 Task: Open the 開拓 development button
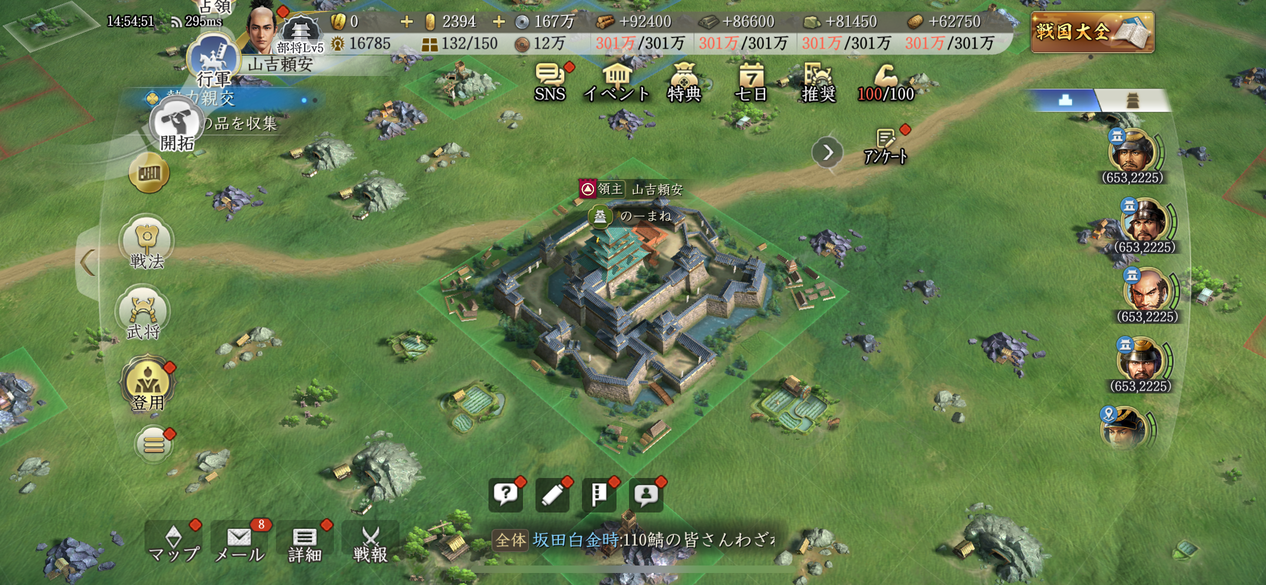174,125
